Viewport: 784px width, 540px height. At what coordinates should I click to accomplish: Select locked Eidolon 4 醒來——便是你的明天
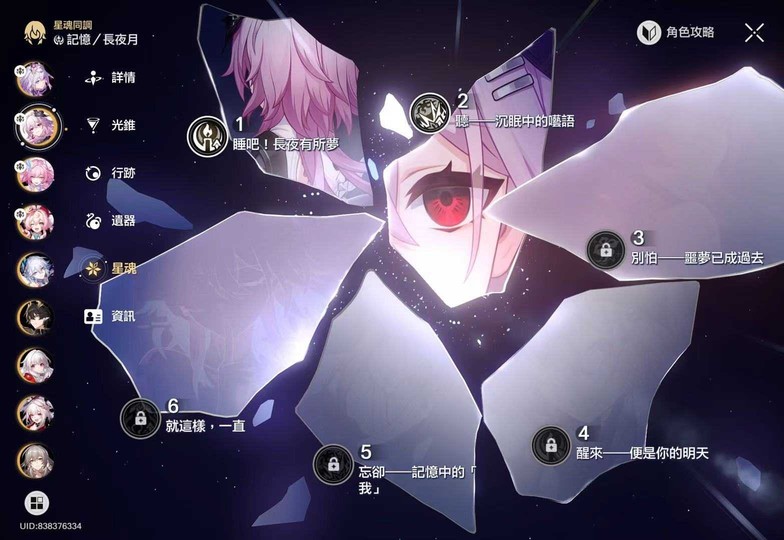(x=550, y=444)
